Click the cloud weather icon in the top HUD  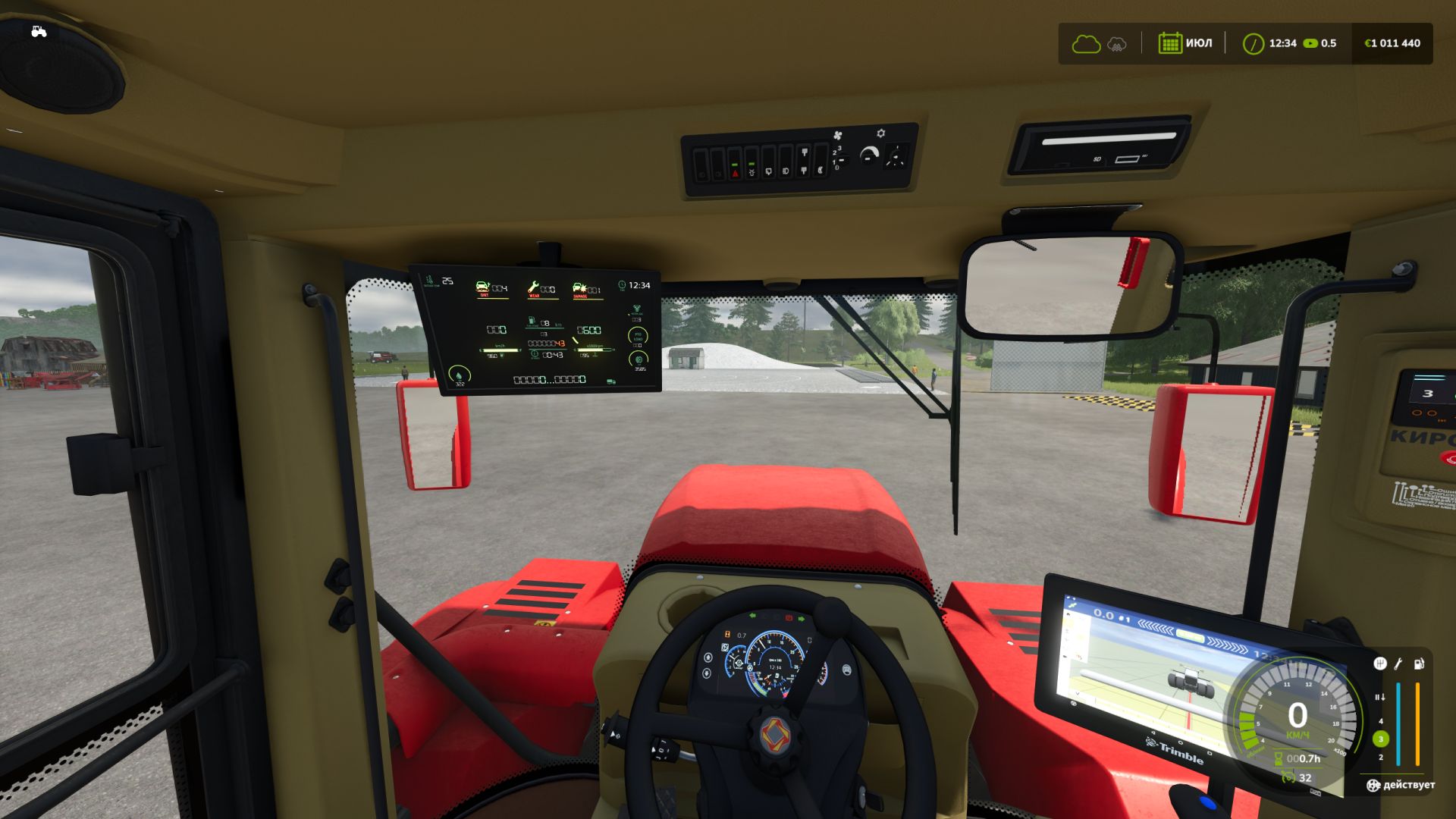[x=1086, y=43]
